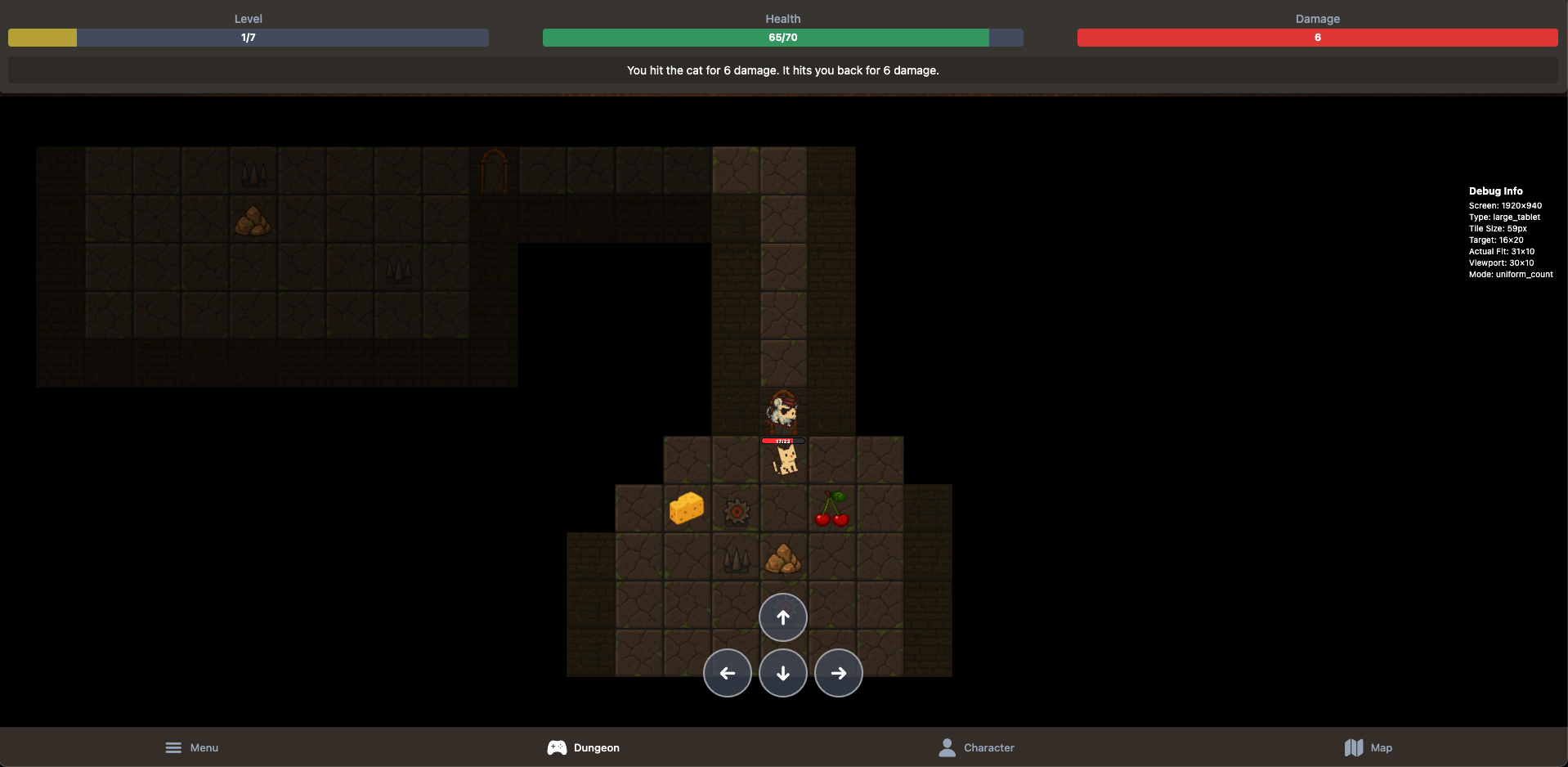Click the cherries pickup tile
This screenshot has height=767, width=1568.
831,509
